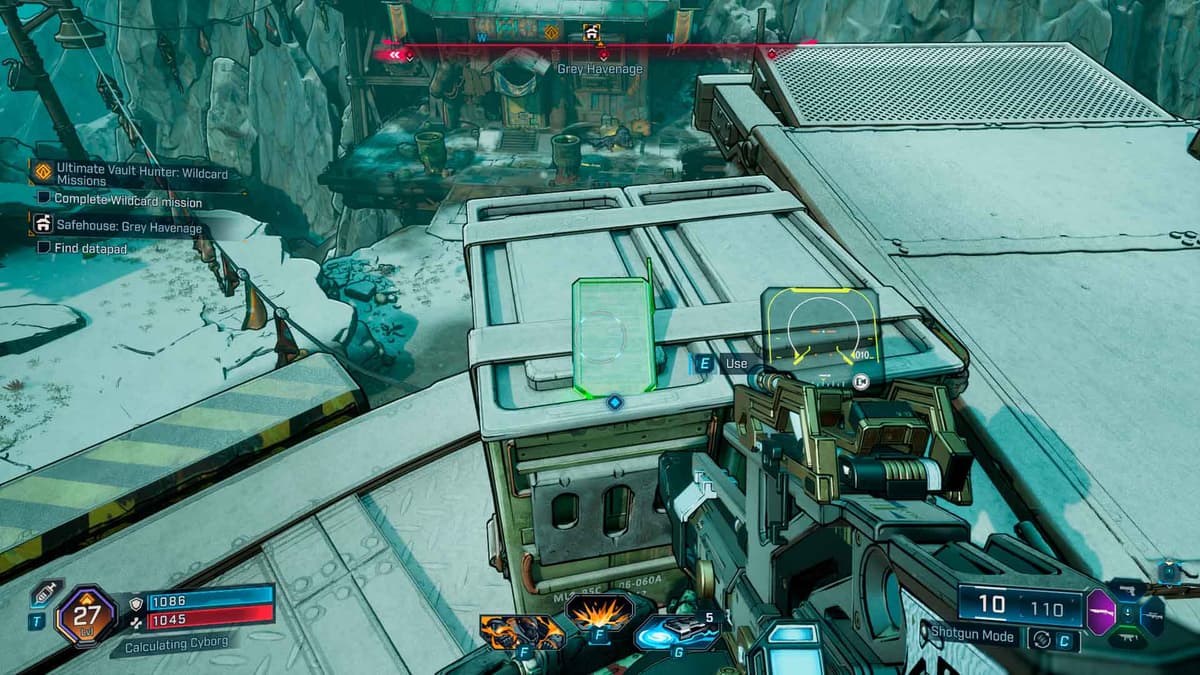Screen dimensions: 1200x675
Task: Toggle the Shotgun Mode weapon indicator
Action: click(x=971, y=634)
